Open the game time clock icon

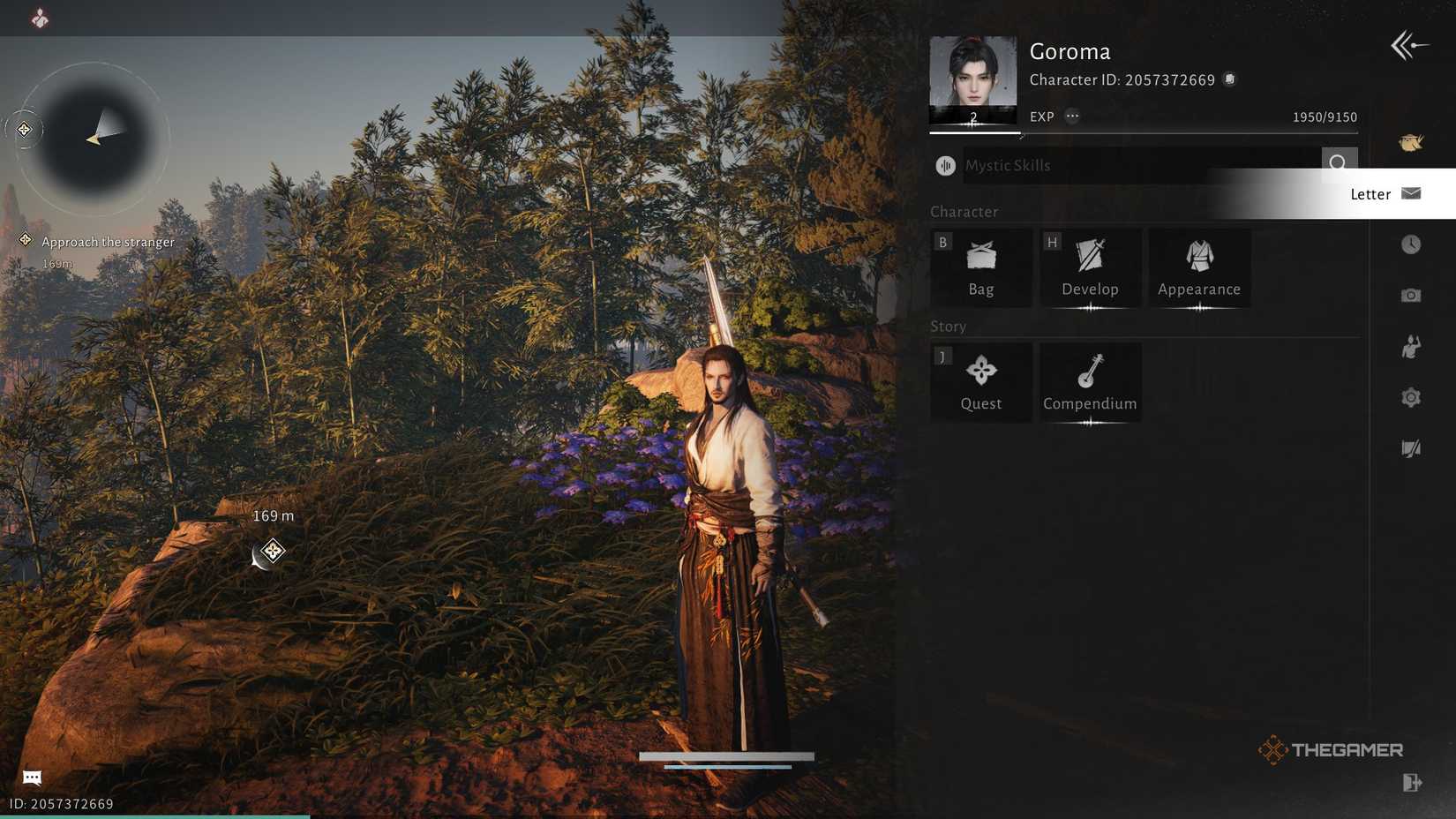pyautogui.click(x=1412, y=244)
